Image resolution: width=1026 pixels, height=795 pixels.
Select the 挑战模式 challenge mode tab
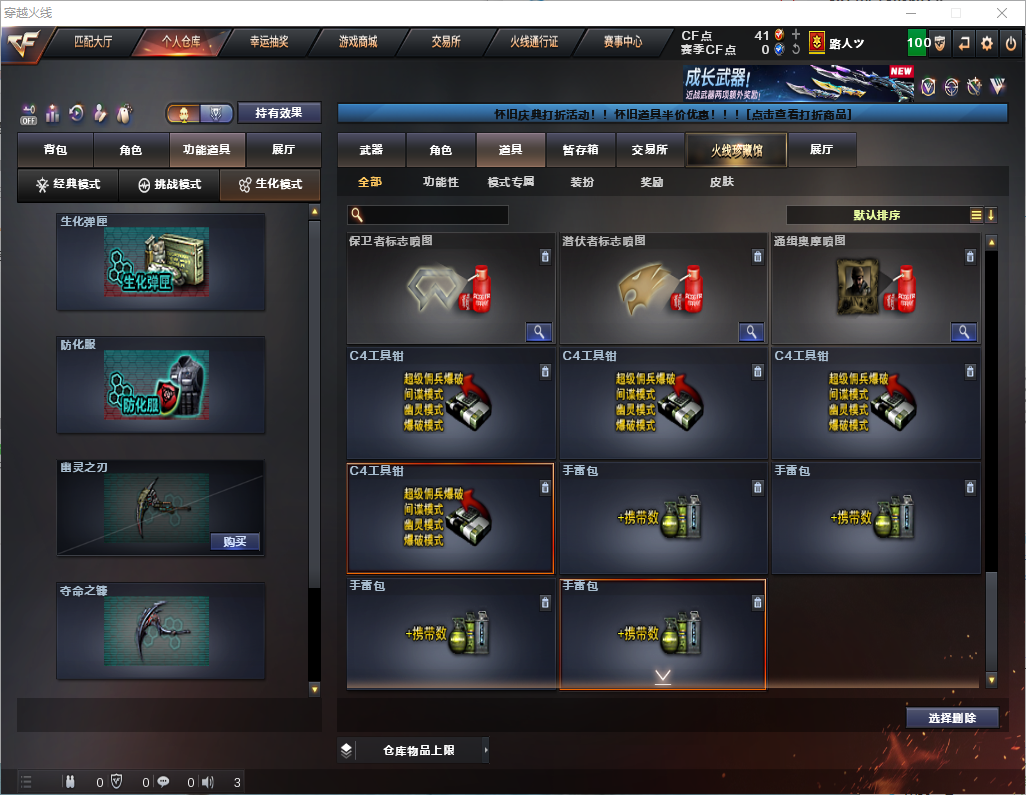[169, 185]
